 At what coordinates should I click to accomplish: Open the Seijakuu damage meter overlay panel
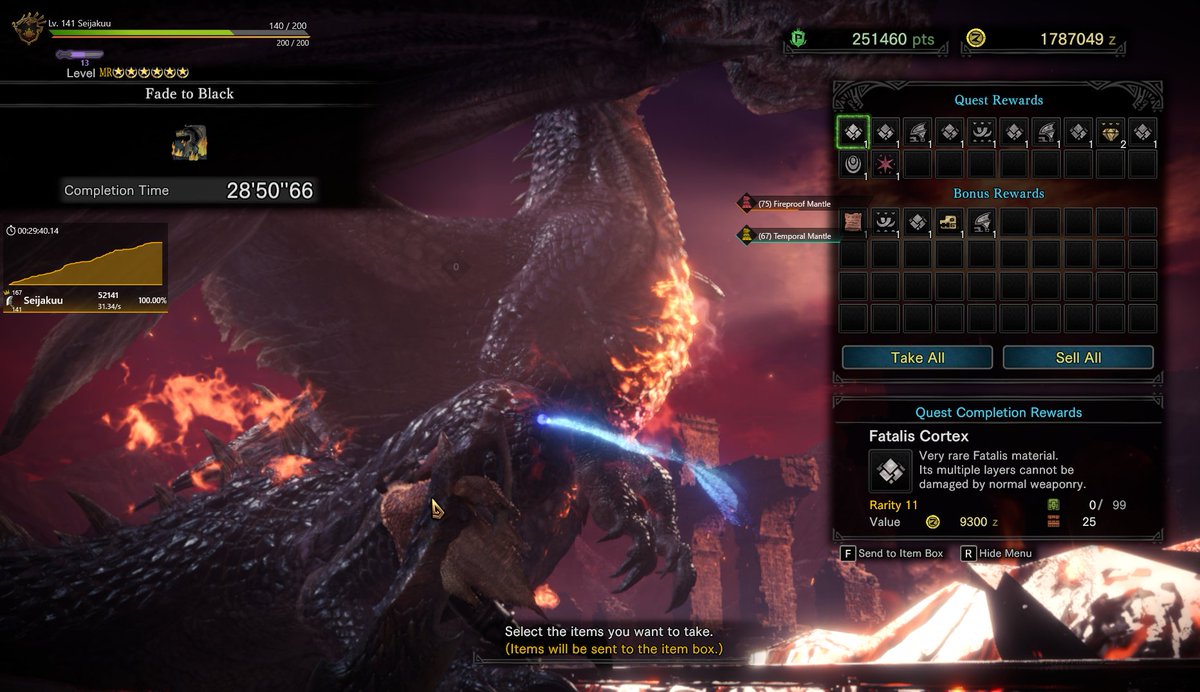[85, 267]
